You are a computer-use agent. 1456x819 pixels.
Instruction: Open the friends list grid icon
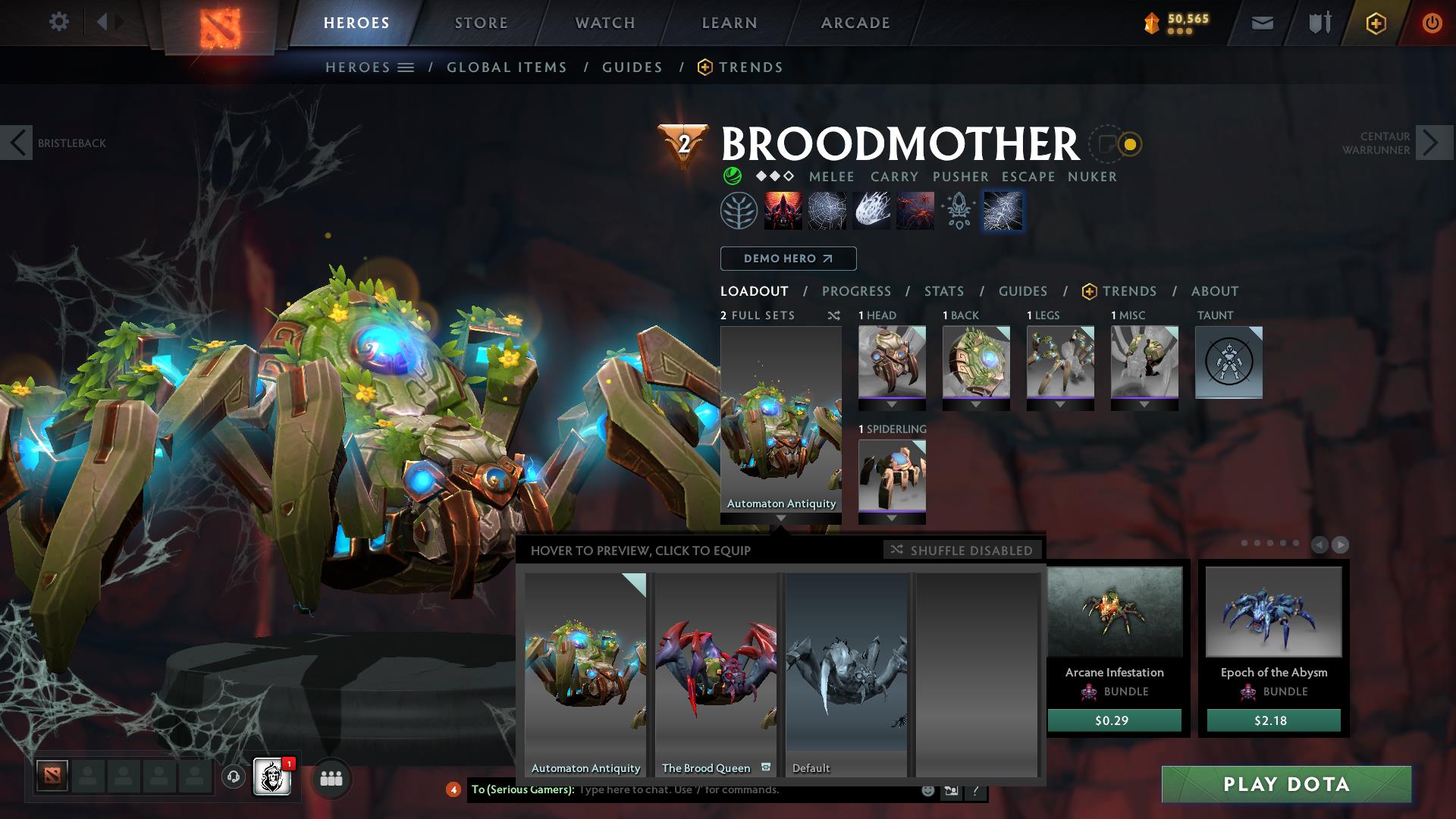tap(330, 779)
